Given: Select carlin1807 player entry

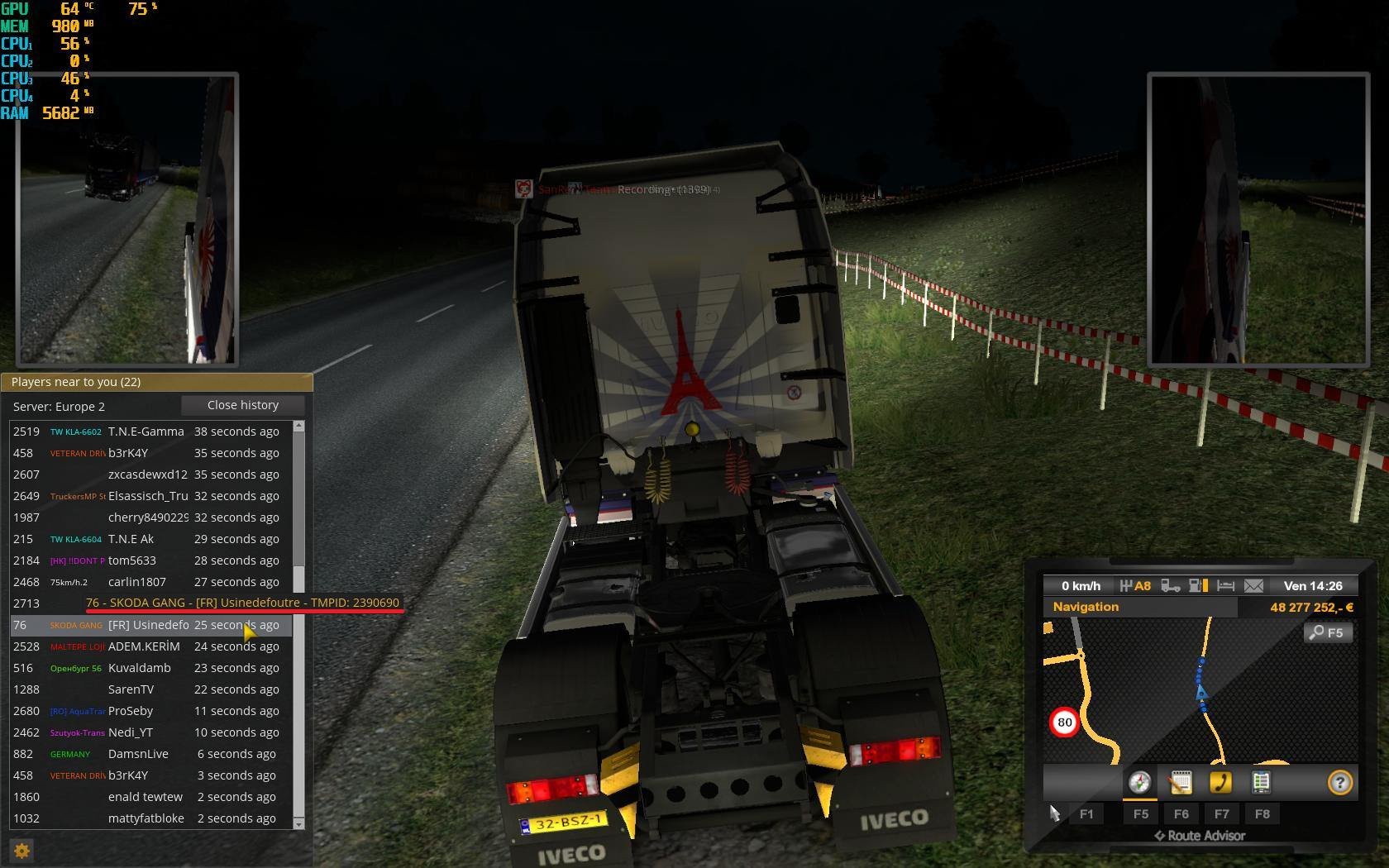Looking at the screenshot, I should [x=137, y=582].
